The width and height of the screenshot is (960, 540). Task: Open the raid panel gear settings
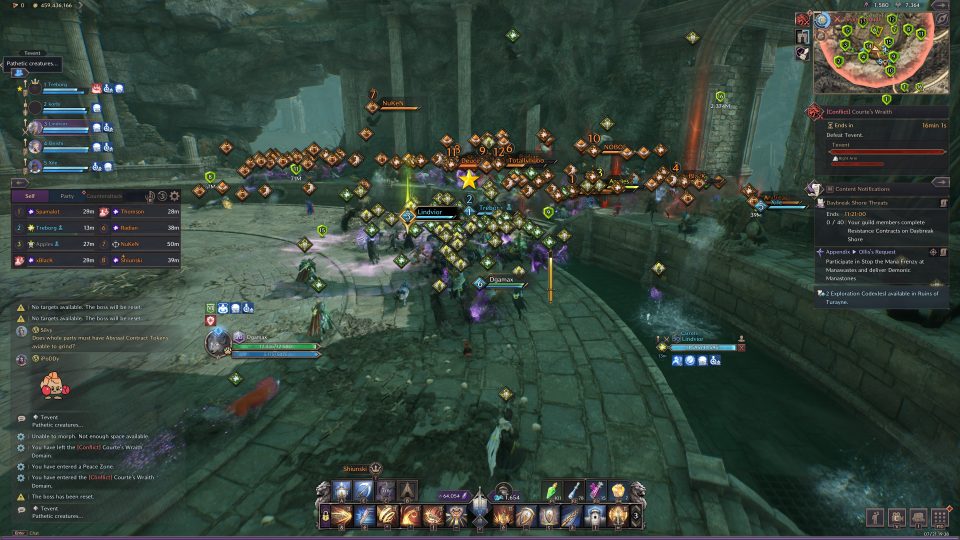coord(175,197)
